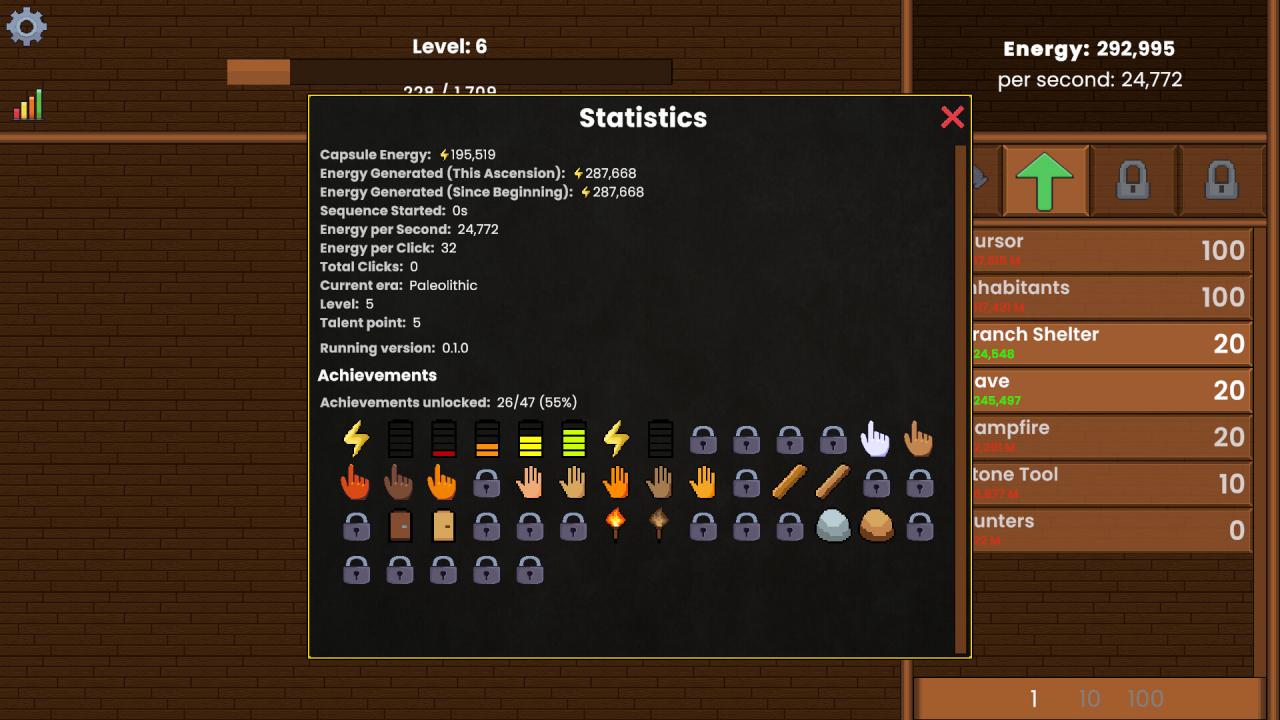Click the locked padlock tab

(1134, 181)
